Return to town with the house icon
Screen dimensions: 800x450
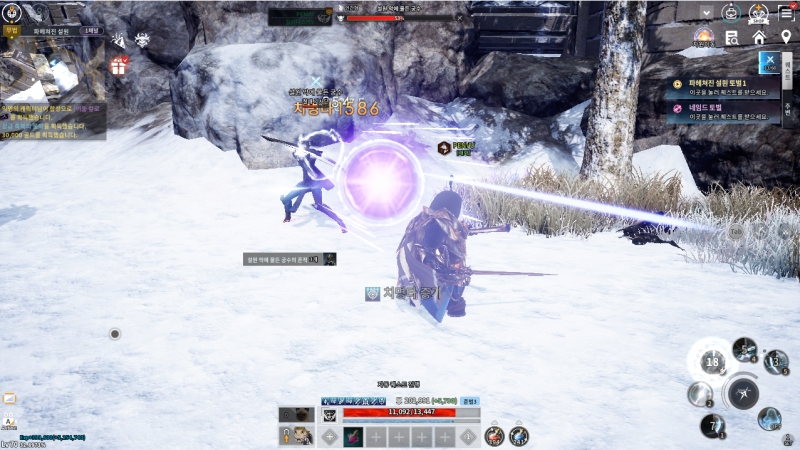[759, 38]
